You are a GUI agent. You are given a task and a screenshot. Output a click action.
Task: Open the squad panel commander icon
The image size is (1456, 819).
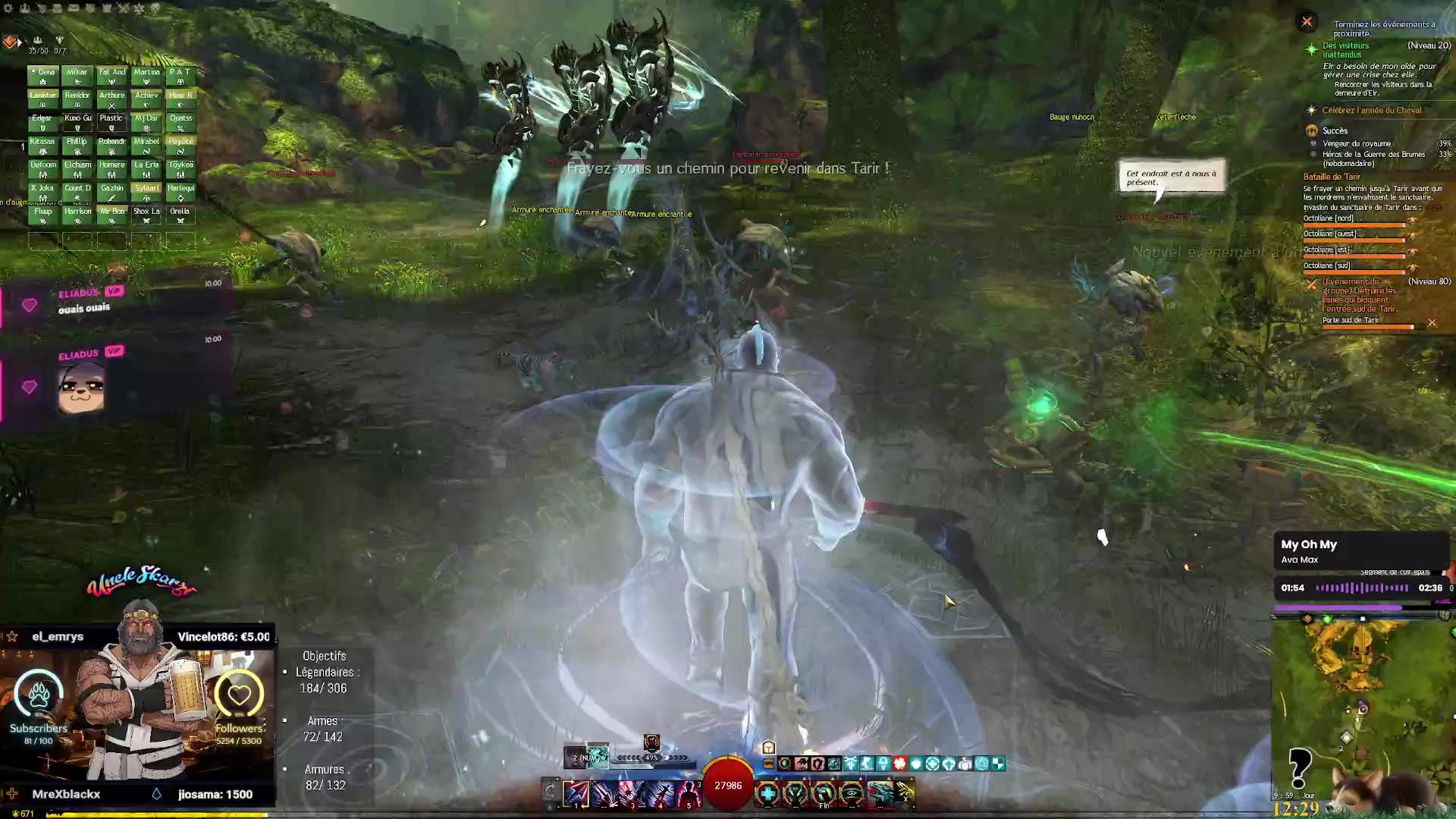click(x=10, y=42)
